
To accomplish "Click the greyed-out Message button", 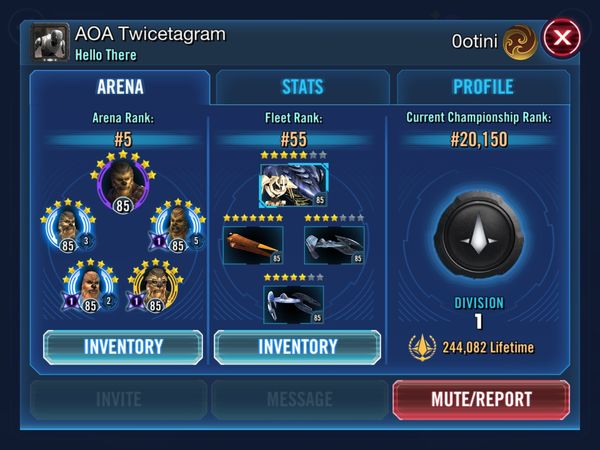I will coord(300,399).
